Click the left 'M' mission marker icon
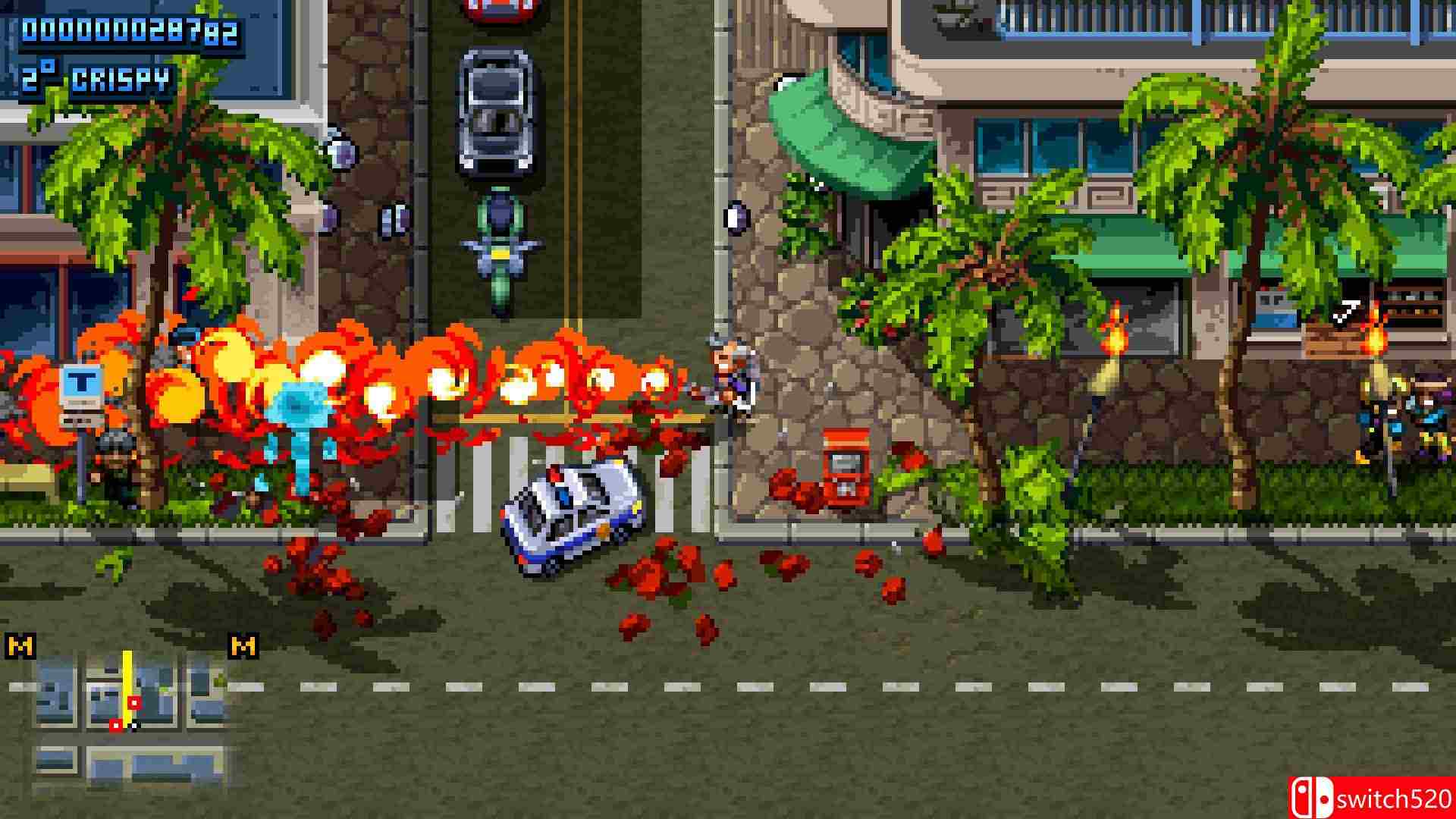The image size is (1456, 819). (x=20, y=647)
